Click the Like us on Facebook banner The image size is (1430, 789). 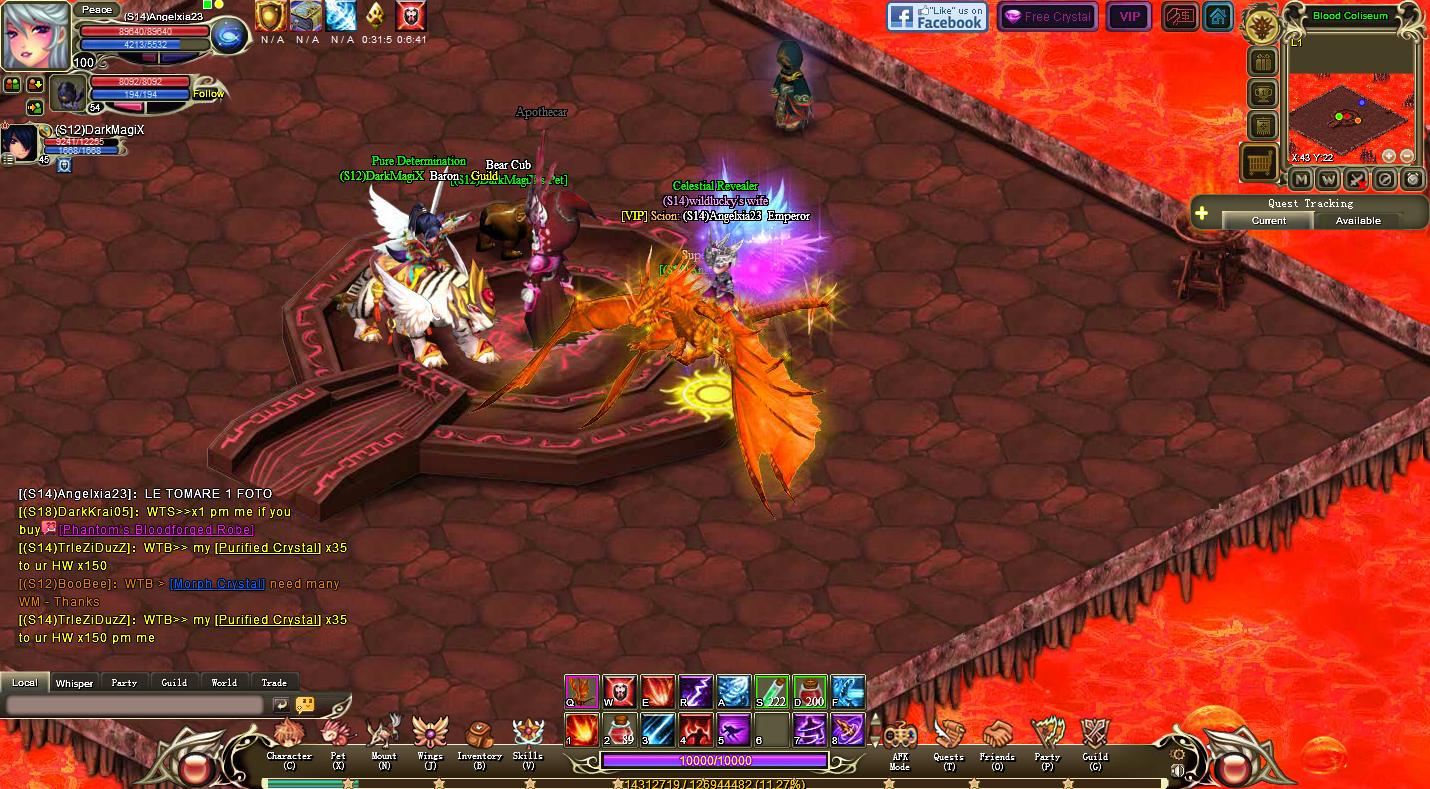pos(937,17)
